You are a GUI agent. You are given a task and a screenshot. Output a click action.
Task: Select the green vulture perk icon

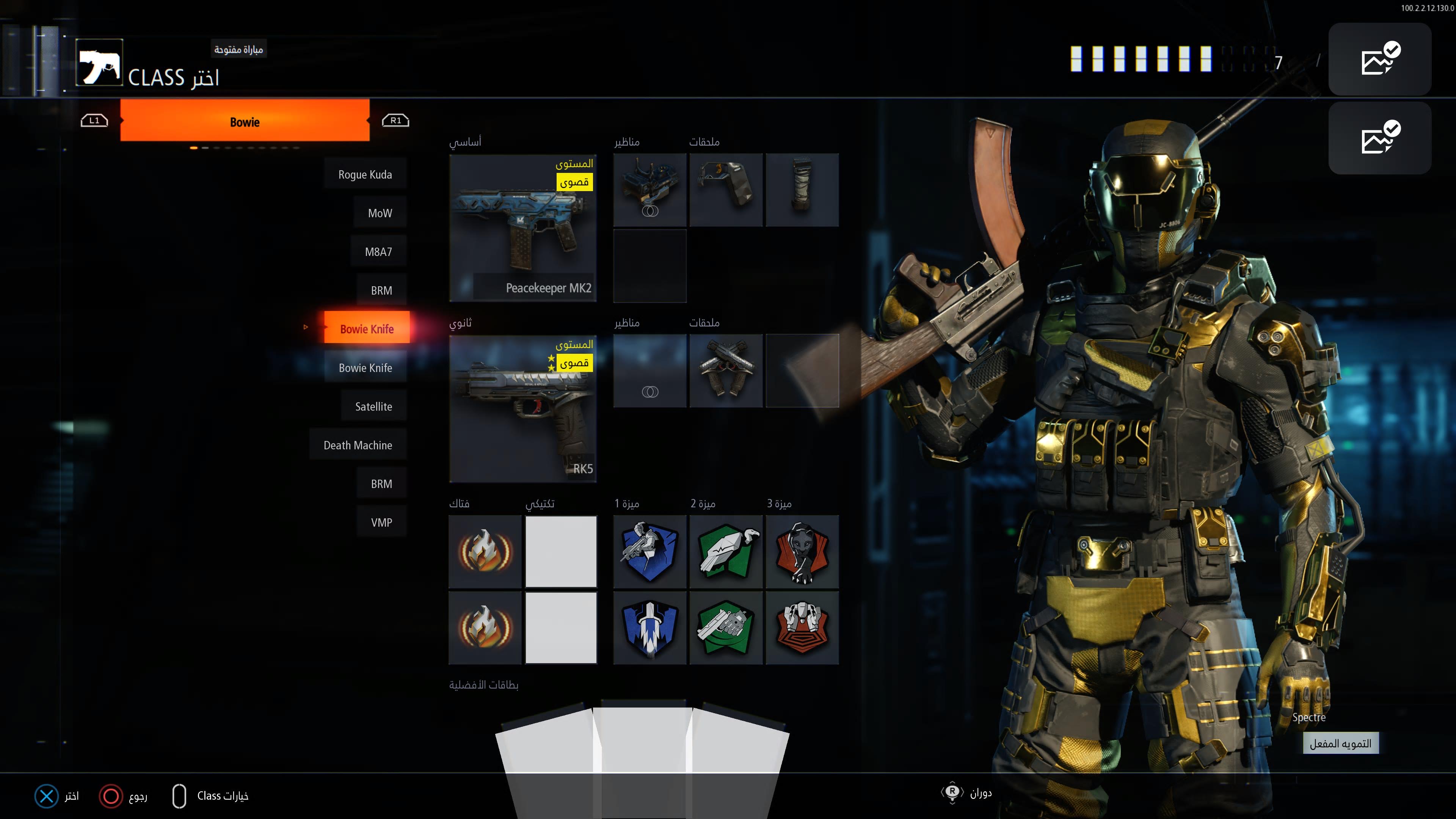726,552
